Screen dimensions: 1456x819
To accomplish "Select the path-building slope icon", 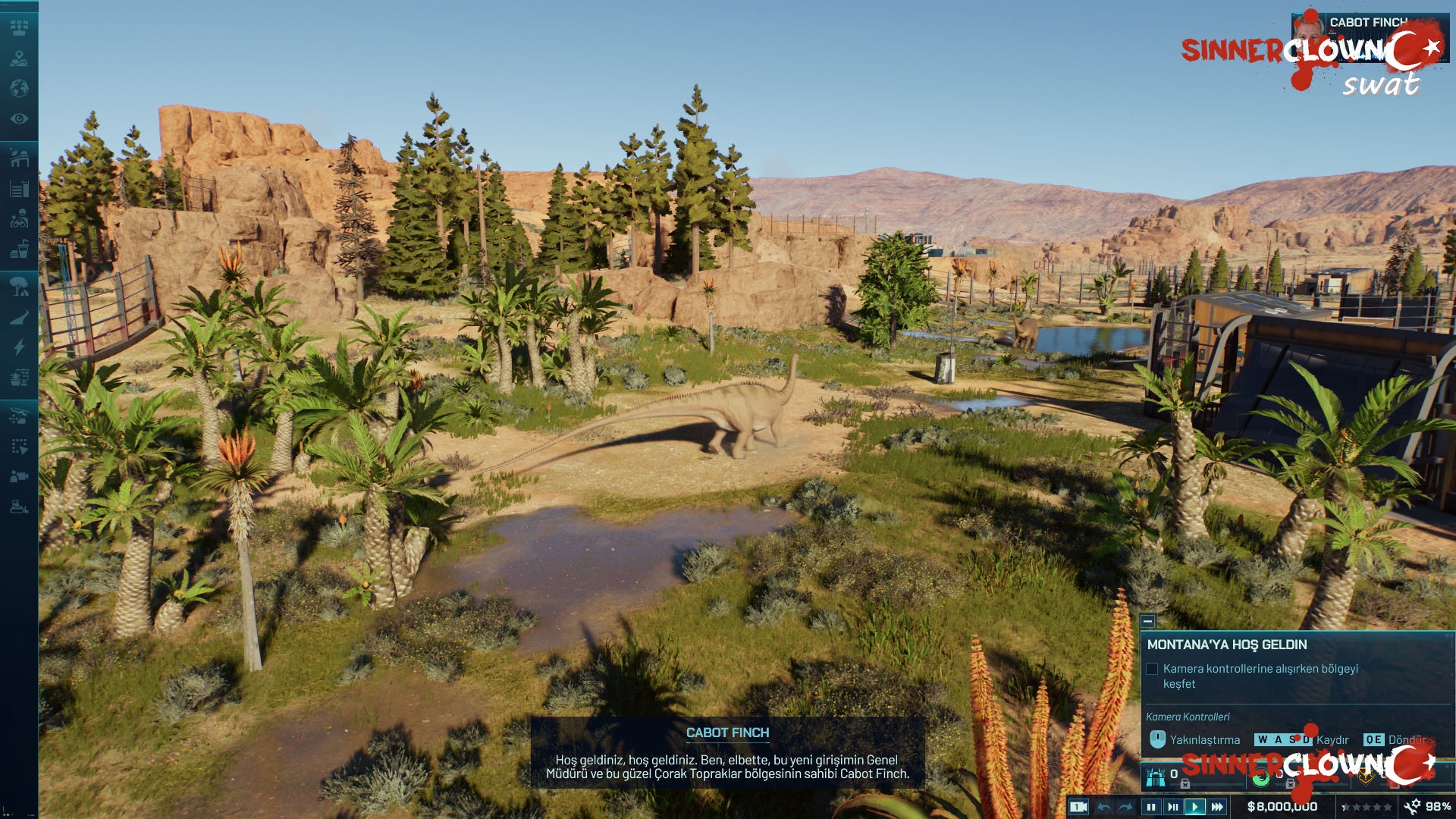I will click(x=19, y=317).
